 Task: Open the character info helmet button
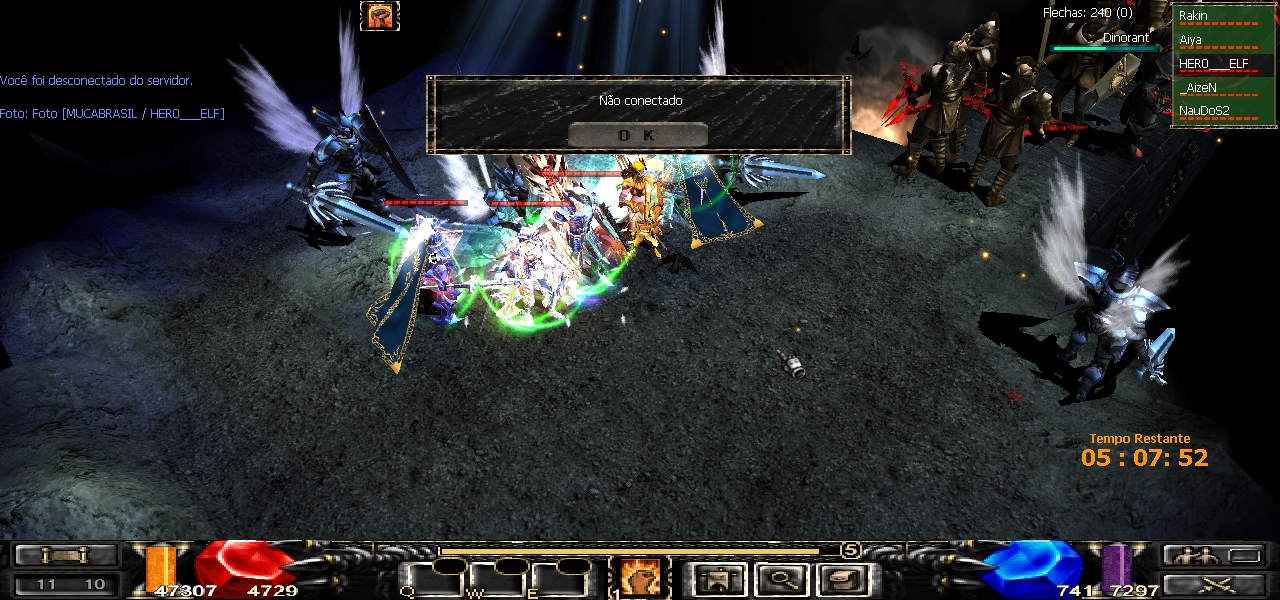click(x=719, y=578)
